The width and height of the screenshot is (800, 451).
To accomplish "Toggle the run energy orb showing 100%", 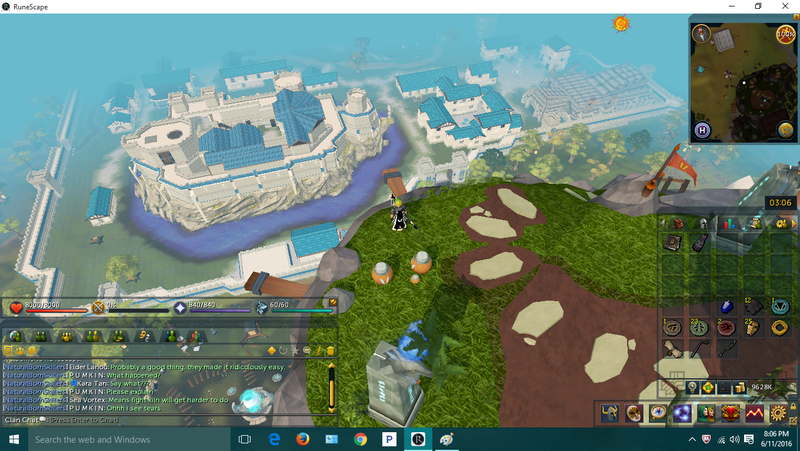I will 786,34.
